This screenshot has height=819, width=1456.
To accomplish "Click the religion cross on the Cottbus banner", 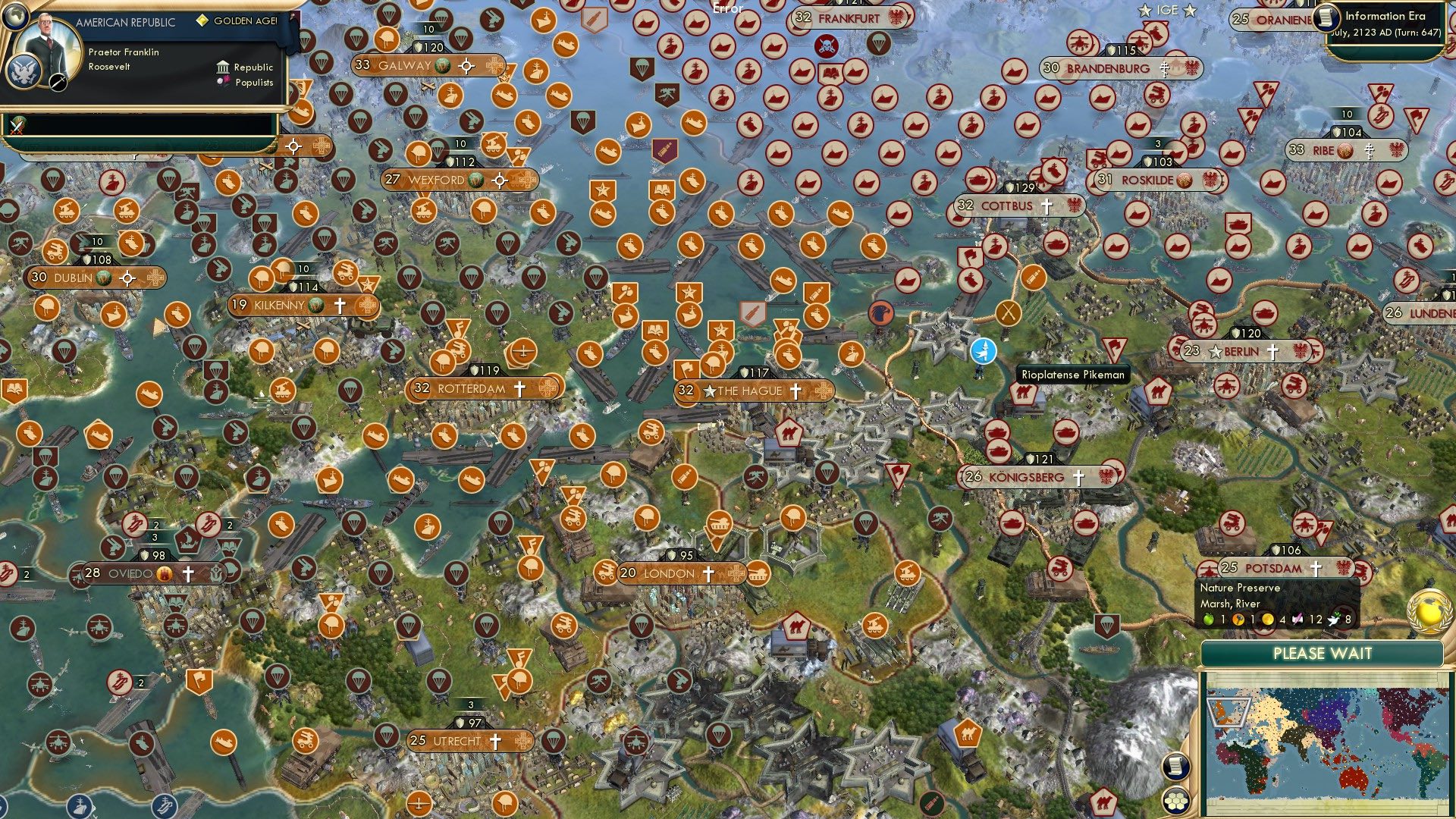I will coord(1046,205).
